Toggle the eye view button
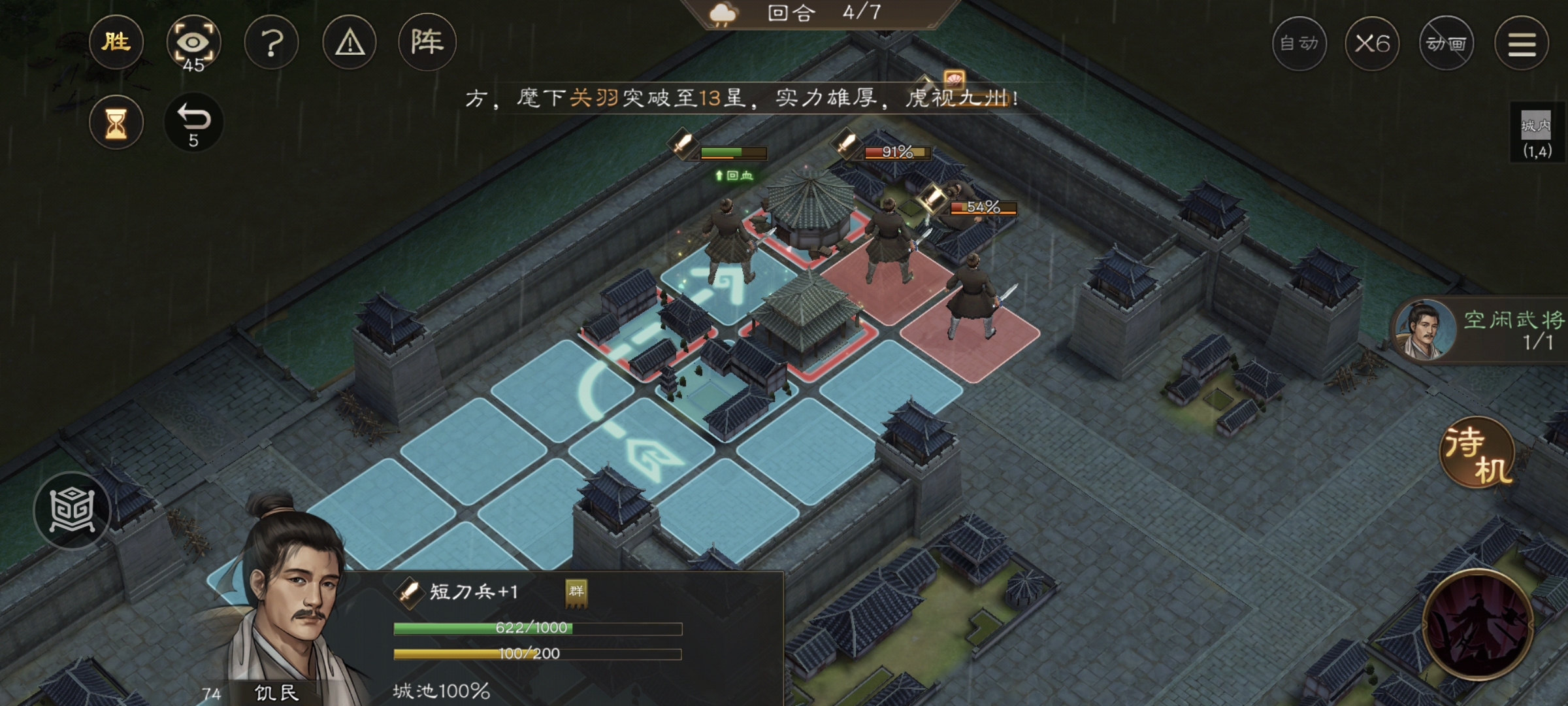The height and width of the screenshot is (706, 1568). (193, 43)
